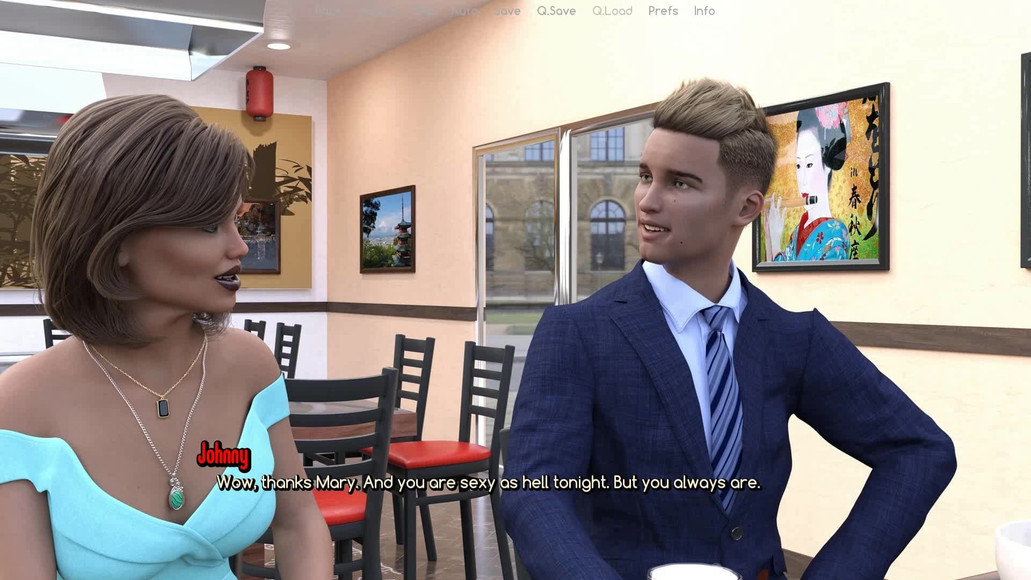1031x580 pixels.
Task: Quick save with Q.Save
Action: pos(556,11)
